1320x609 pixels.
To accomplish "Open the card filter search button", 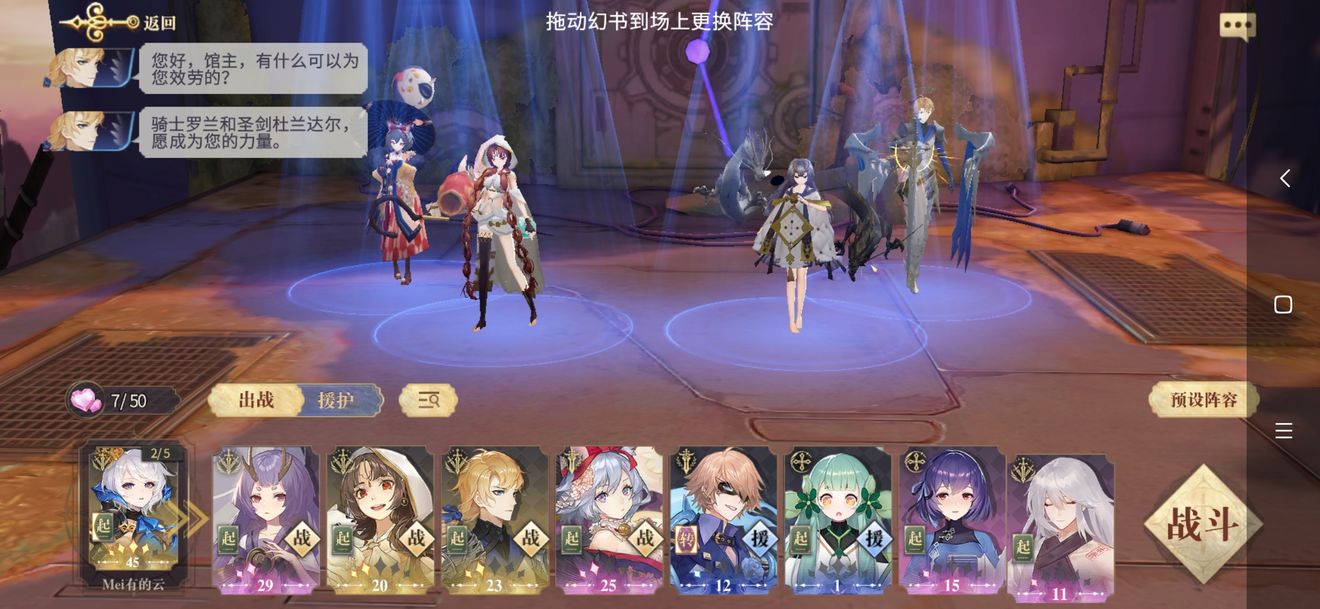I will 428,400.
